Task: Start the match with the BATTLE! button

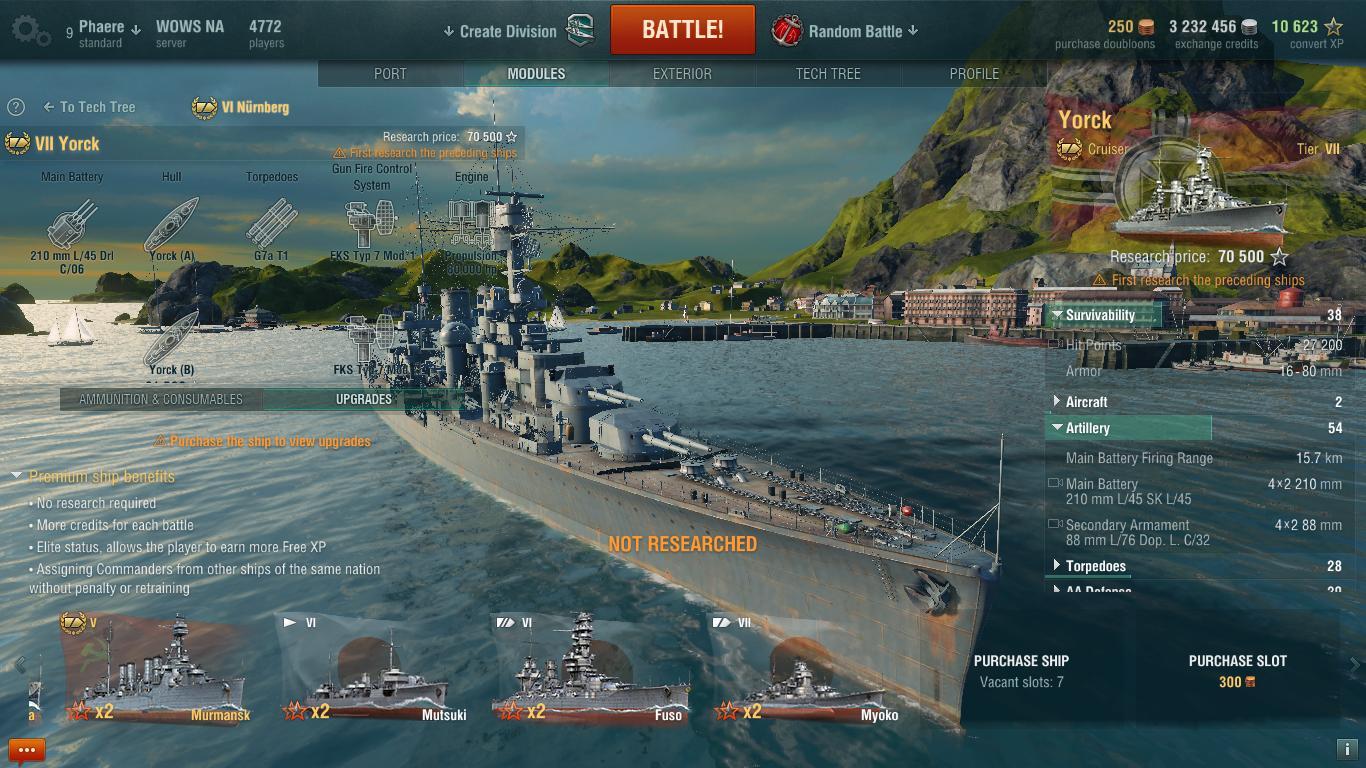Action: click(682, 30)
